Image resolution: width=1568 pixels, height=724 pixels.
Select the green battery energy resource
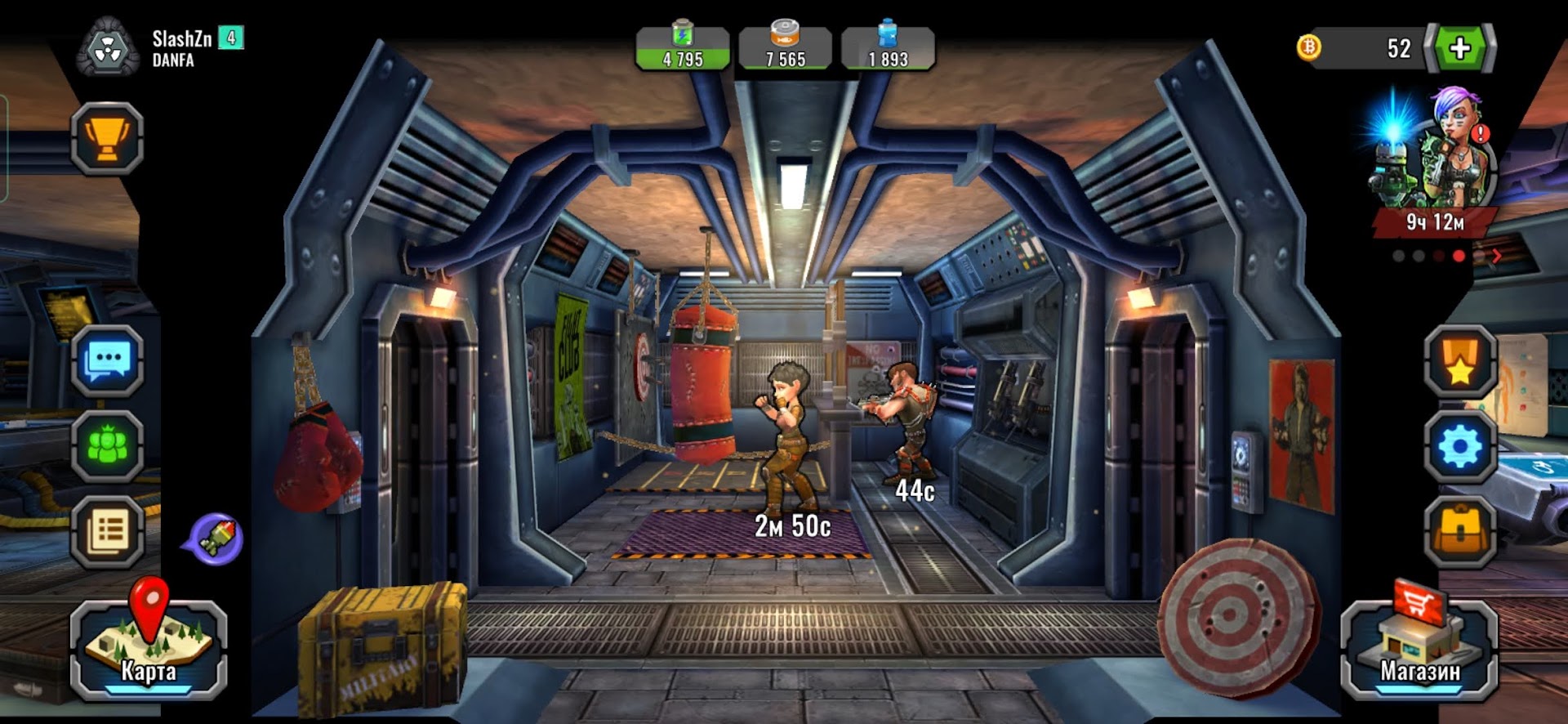(x=683, y=49)
